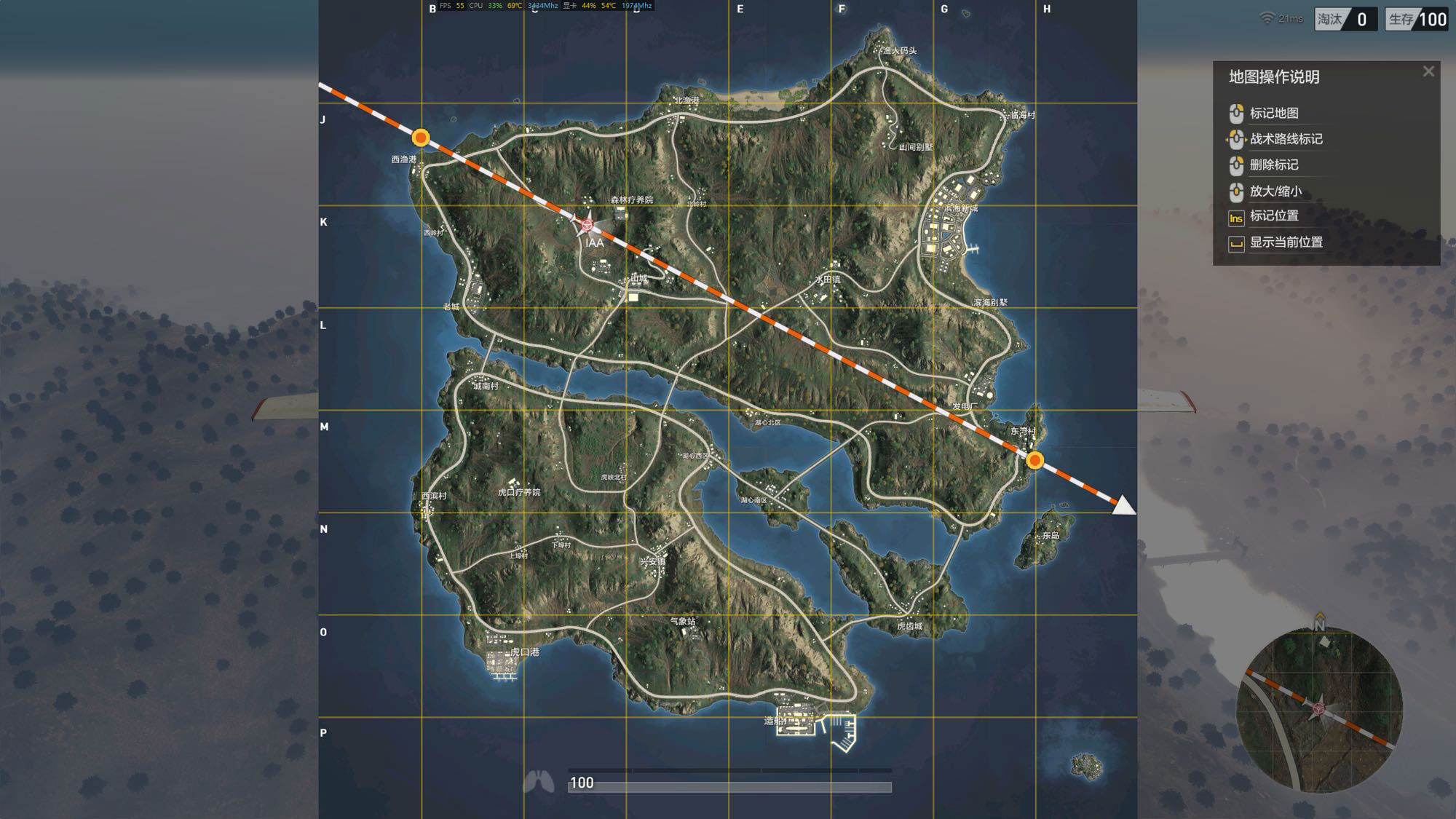Click the 水田镇 label on the map

click(x=828, y=280)
